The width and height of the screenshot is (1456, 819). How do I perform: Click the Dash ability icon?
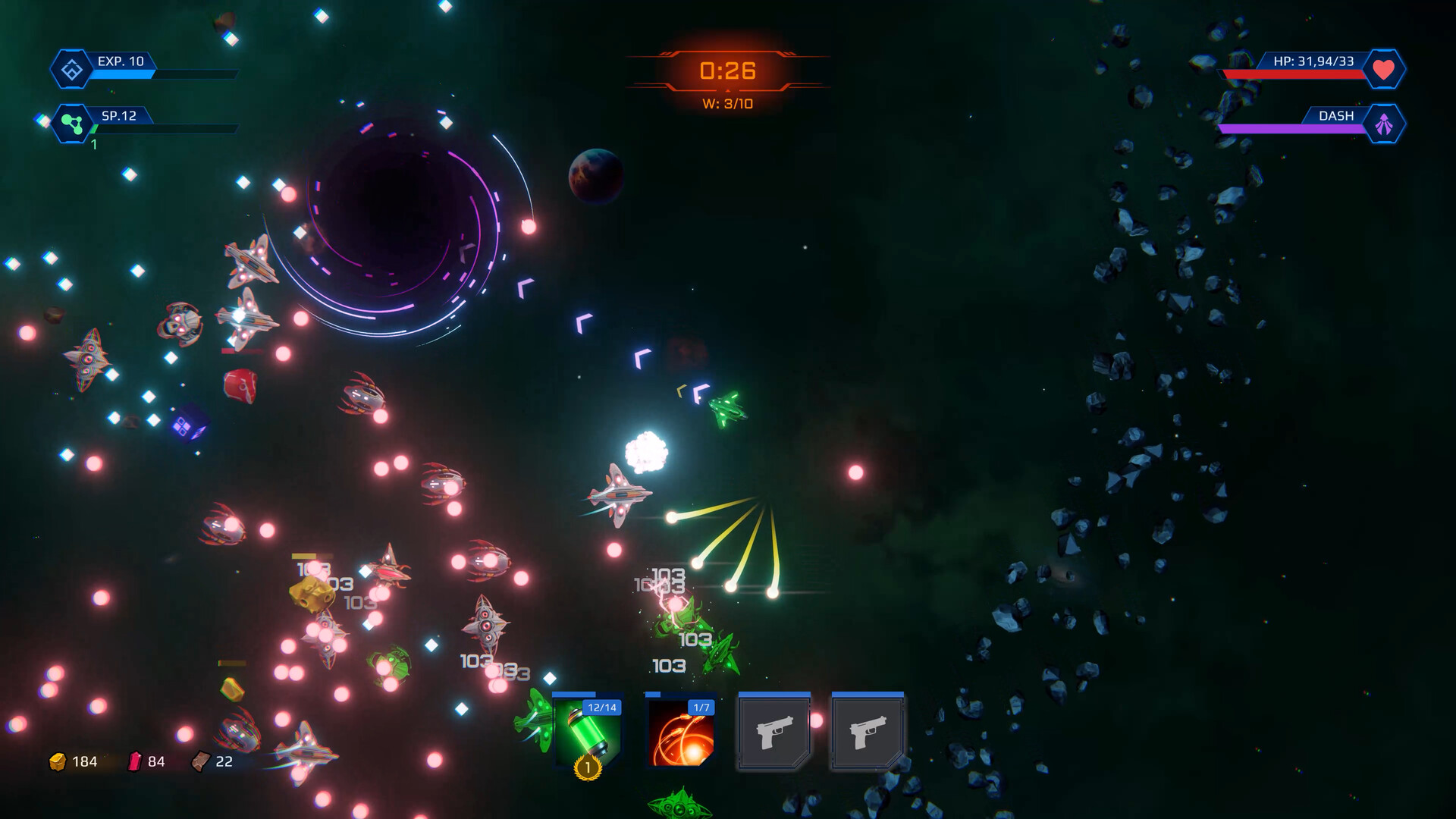[x=1384, y=124]
